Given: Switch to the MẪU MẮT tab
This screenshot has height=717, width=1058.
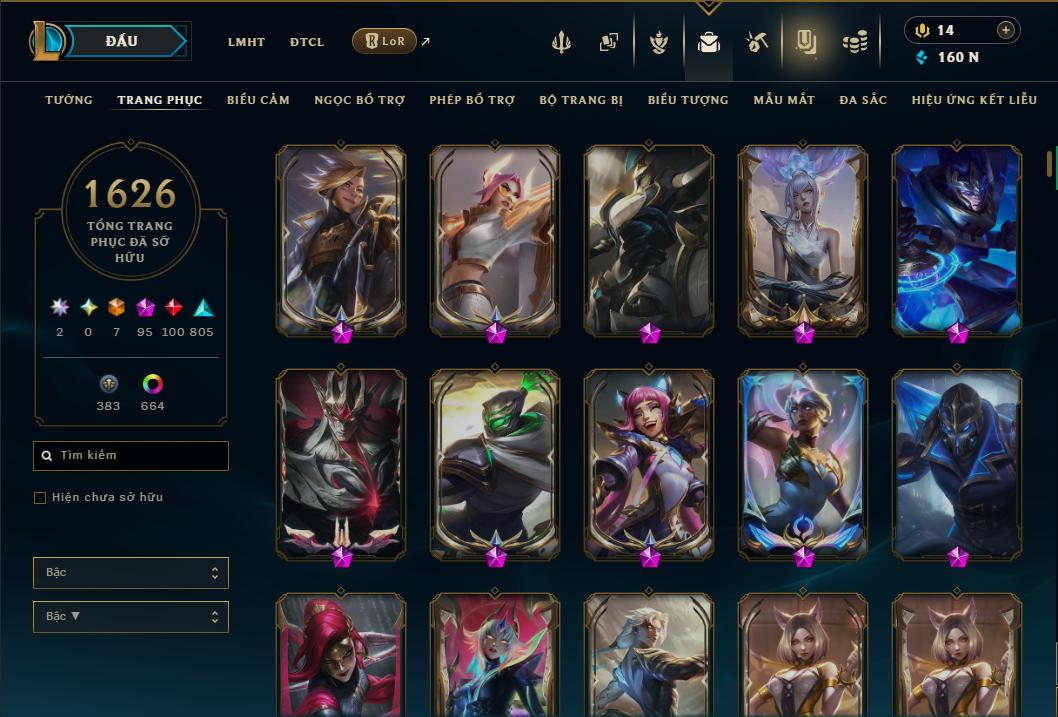Looking at the screenshot, I should [784, 100].
